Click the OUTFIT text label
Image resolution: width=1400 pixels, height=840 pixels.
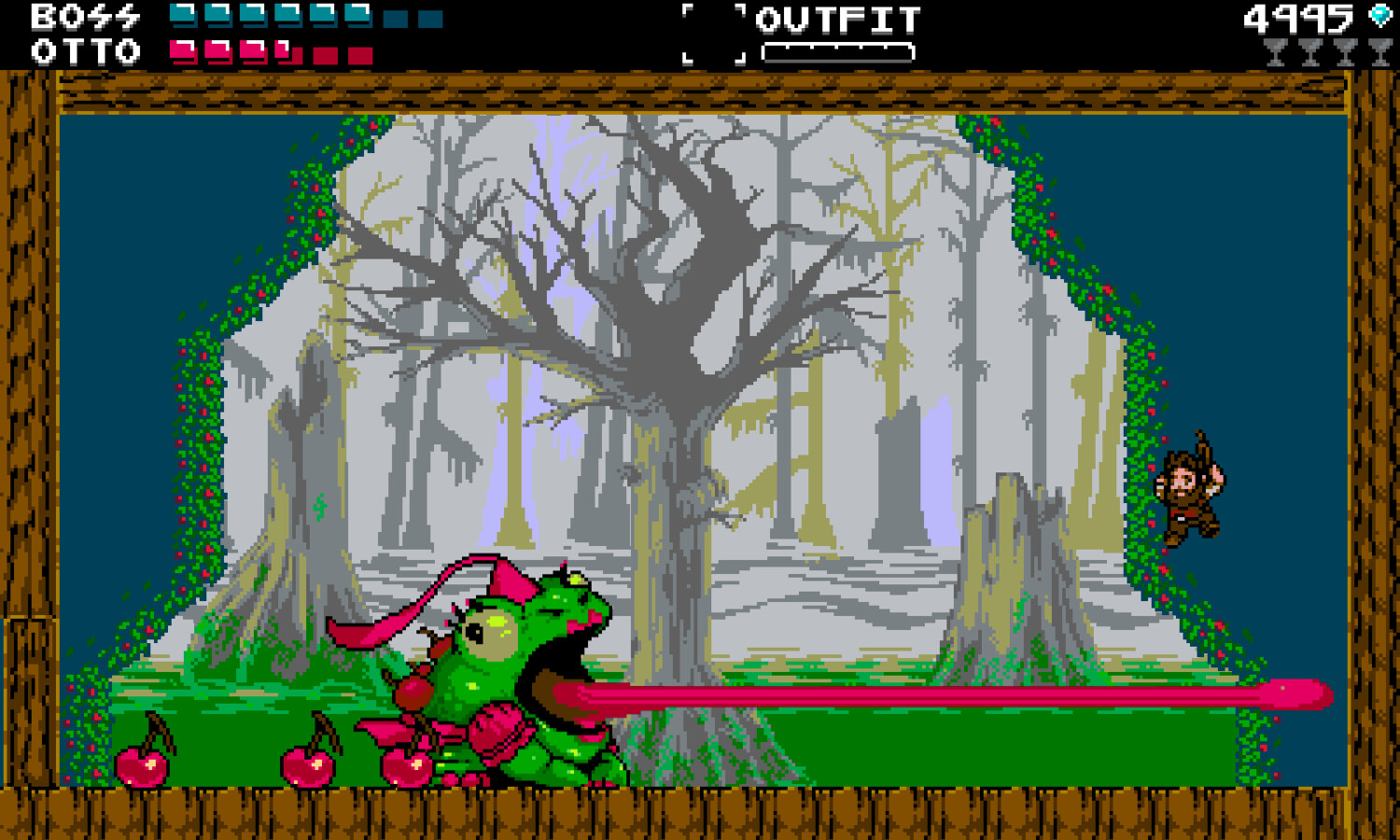837,17
